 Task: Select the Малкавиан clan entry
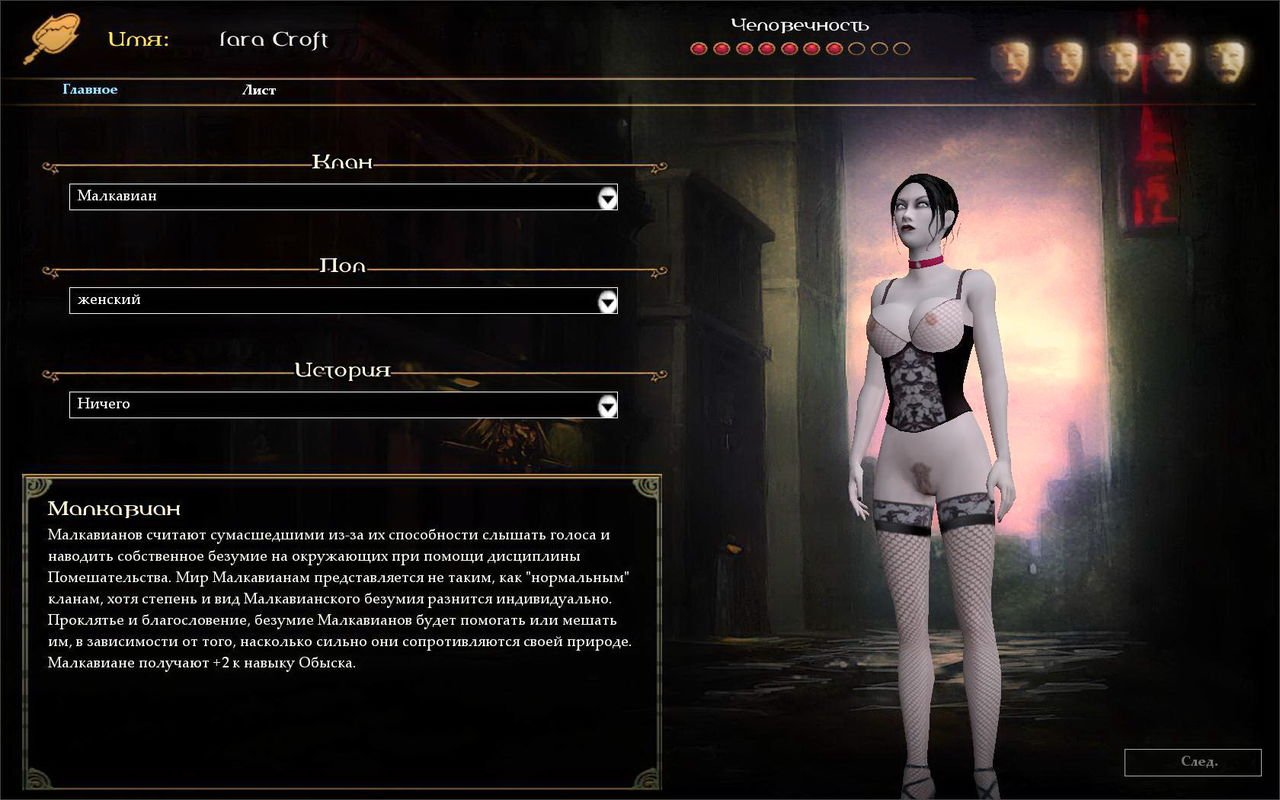(x=120, y=197)
